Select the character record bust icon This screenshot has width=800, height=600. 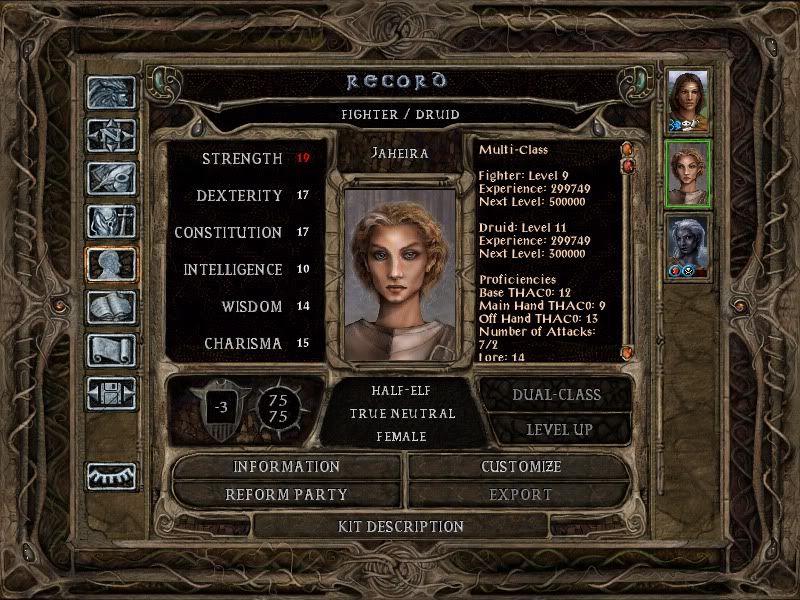pos(111,264)
